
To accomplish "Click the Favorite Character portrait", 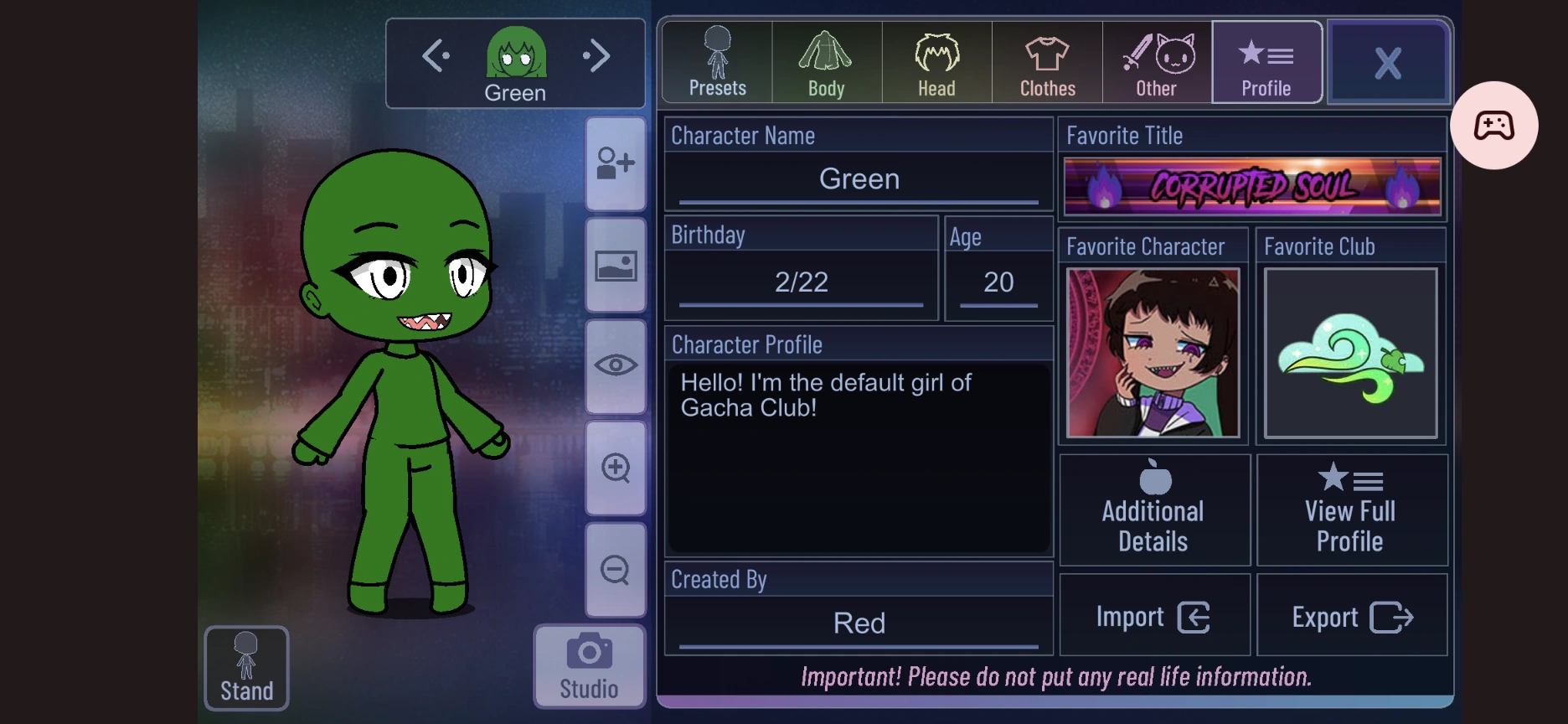I will click(1153, 353).
